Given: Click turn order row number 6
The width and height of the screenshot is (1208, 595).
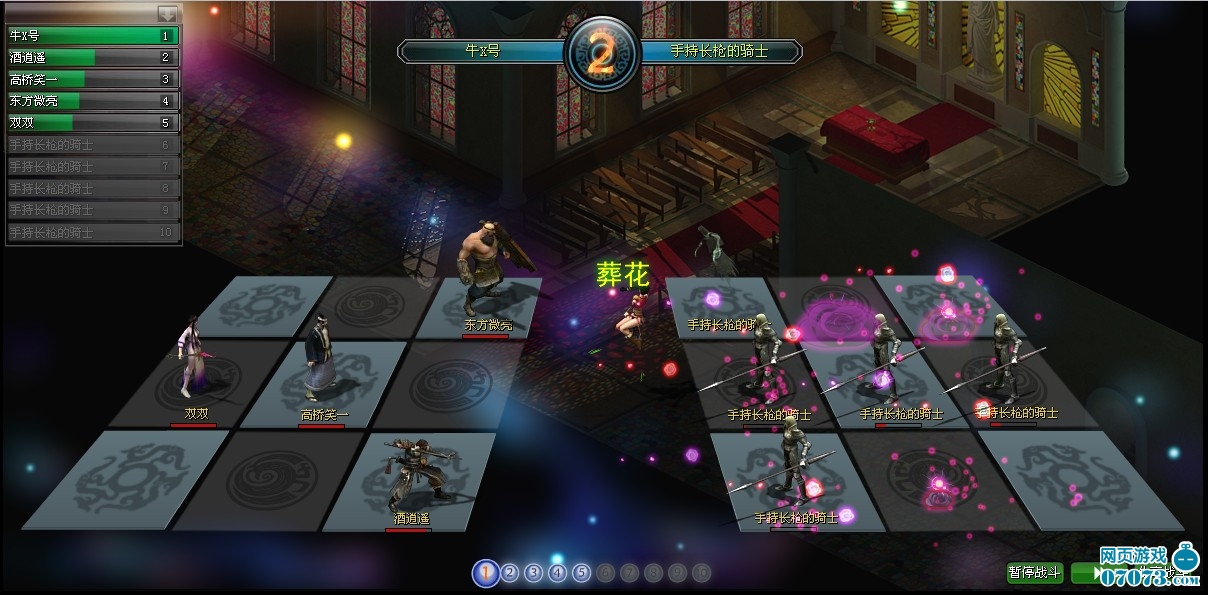Looking at the screenshot, I should pyautogui.click(x=92, y=145).
